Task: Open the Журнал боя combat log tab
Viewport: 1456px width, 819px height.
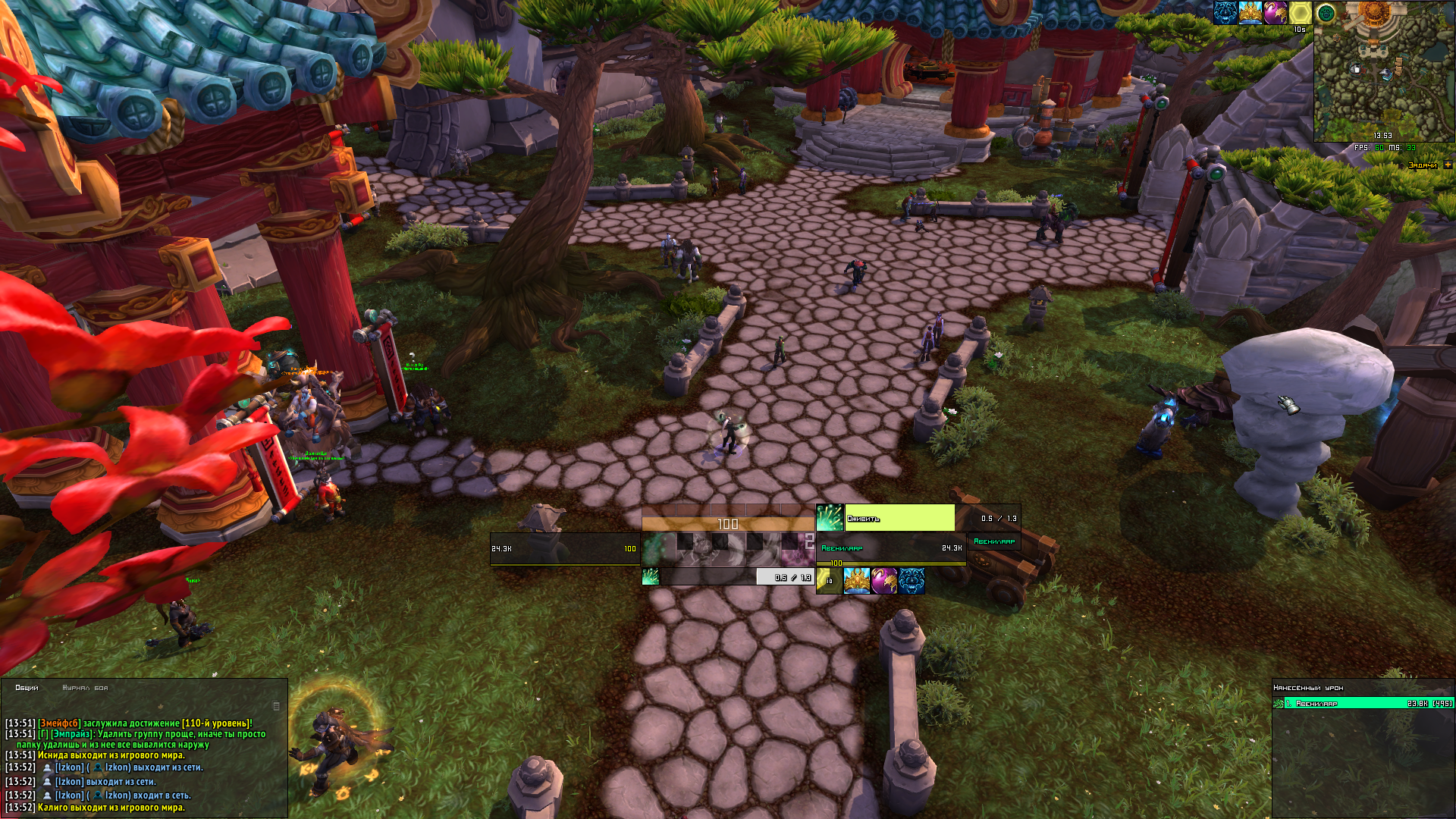Action: (85, 688)
